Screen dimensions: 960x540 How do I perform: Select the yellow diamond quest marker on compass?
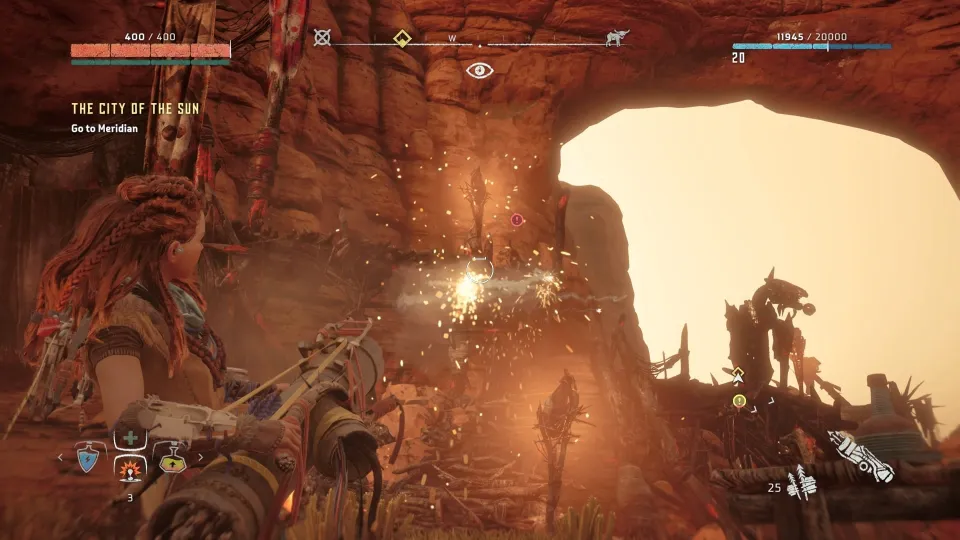(401, 39)
